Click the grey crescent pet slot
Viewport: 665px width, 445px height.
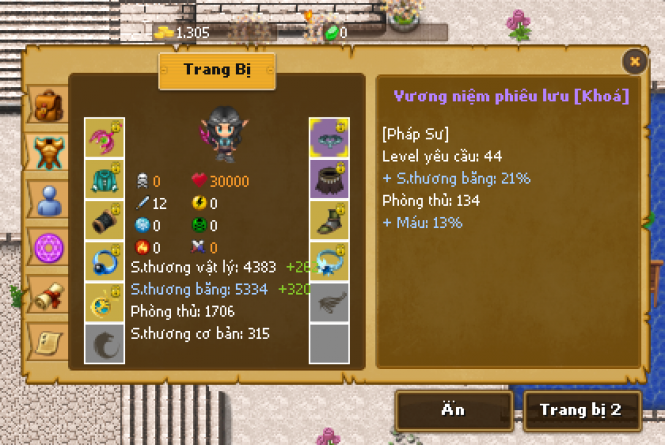coord(104,343)
